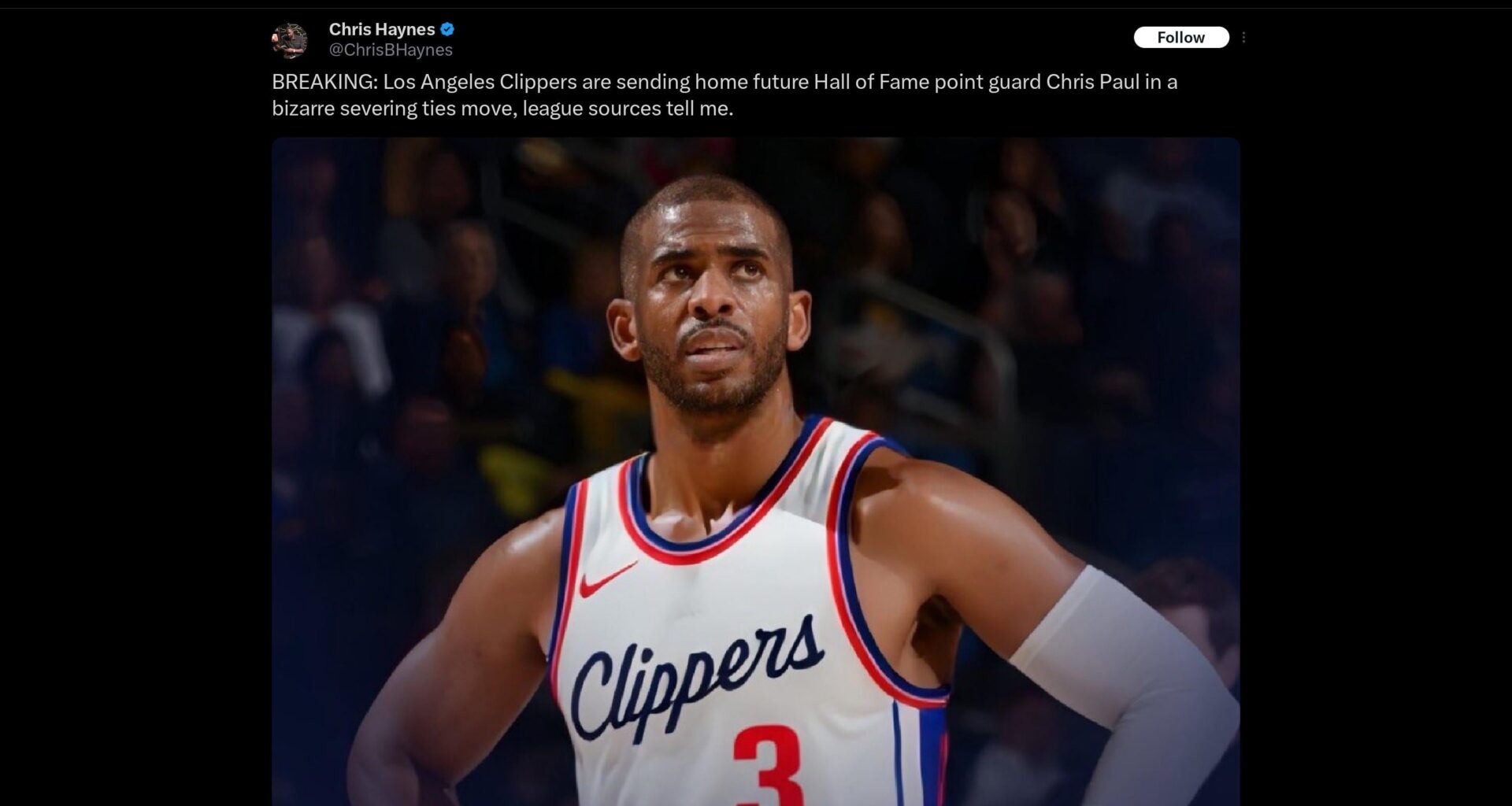Open profile by clicking Chris Haynes name
This screenshot has height=806, width=1512.
point(382,29)
